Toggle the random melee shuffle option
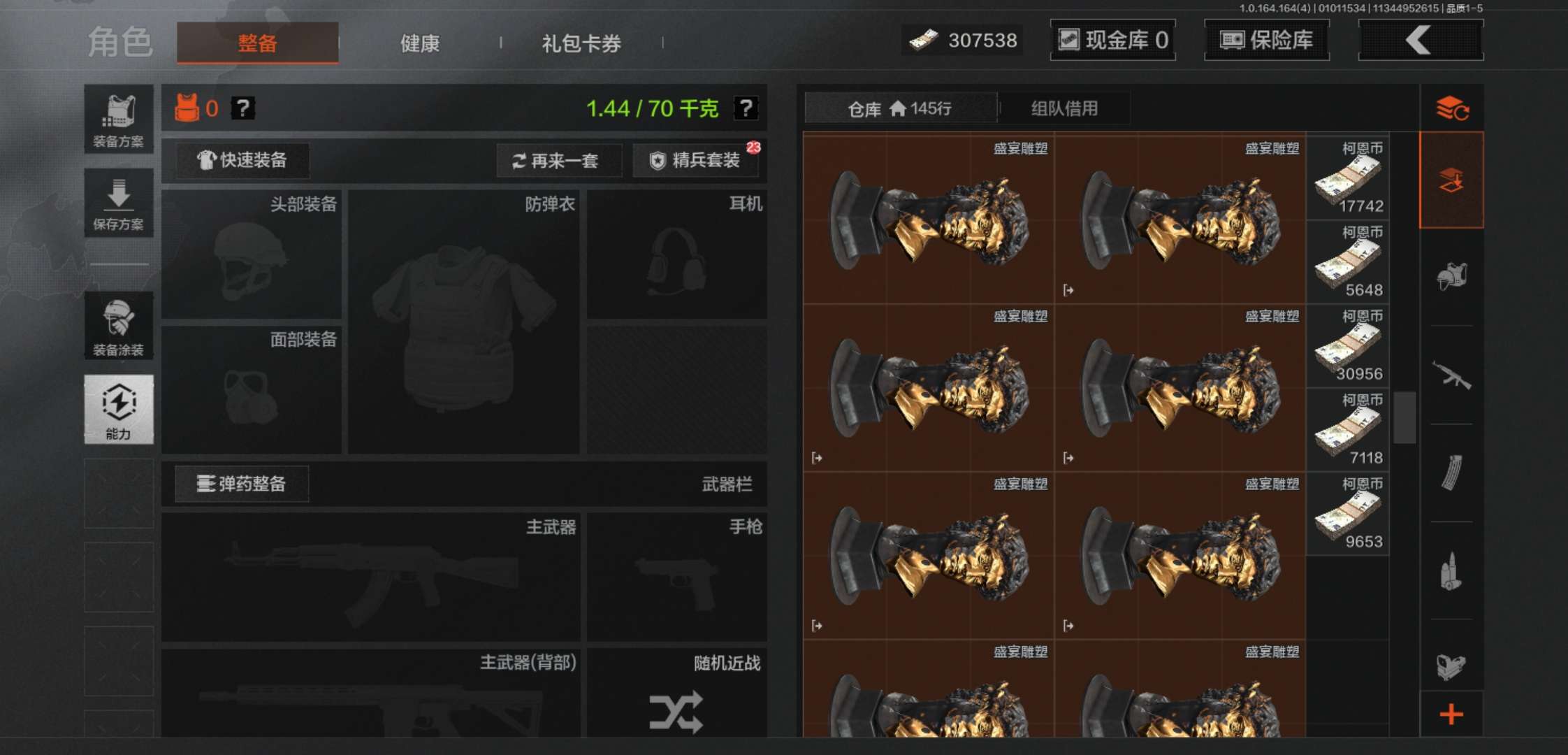Image resolution: width=1568 pixels, height=755 pixels. point(676,712)
